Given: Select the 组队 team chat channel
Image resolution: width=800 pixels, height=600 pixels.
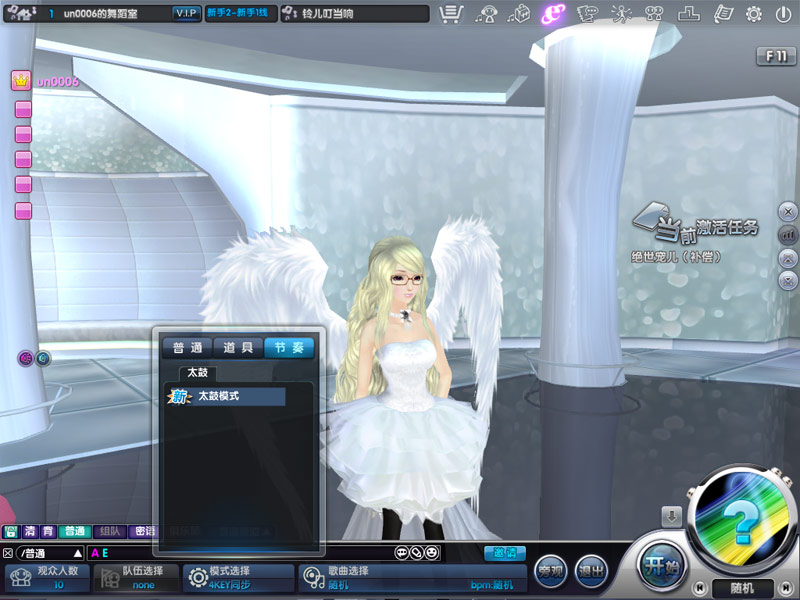Looking at the screenshot, I should coord(110,532).
